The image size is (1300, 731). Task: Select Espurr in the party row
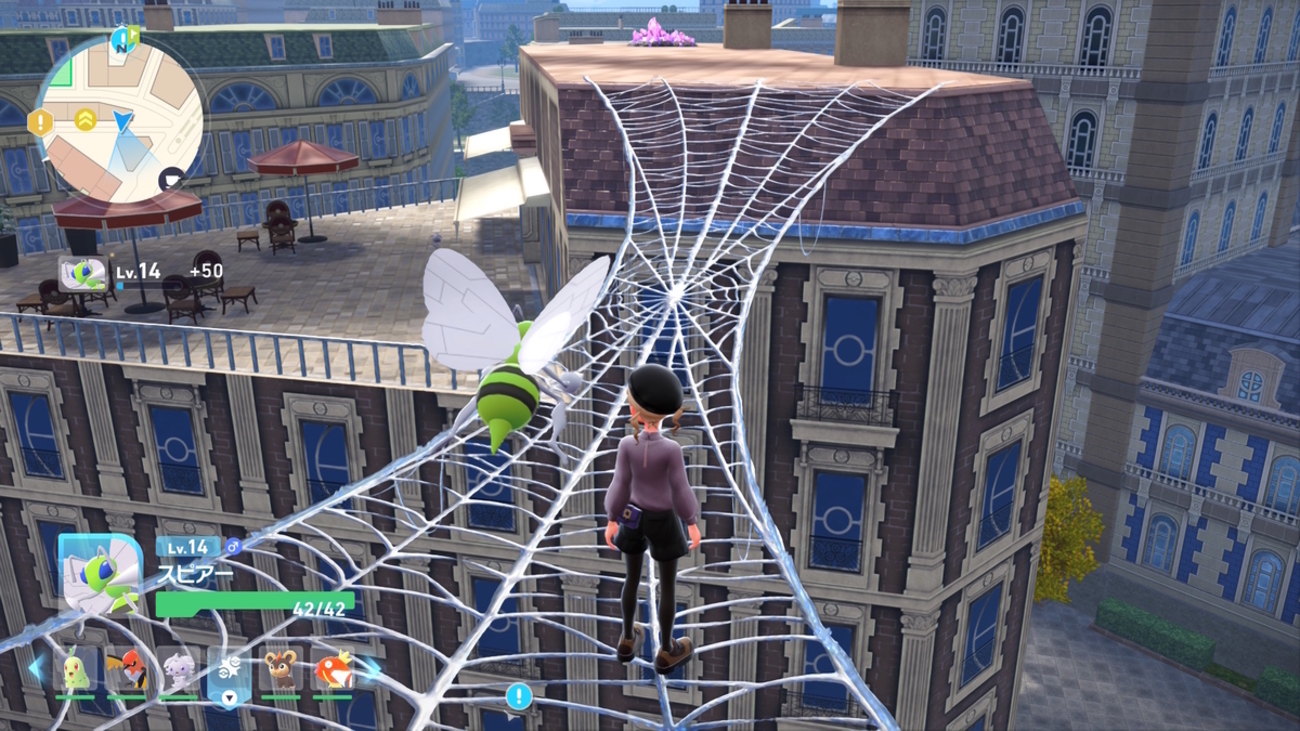[x=179, y=669]
